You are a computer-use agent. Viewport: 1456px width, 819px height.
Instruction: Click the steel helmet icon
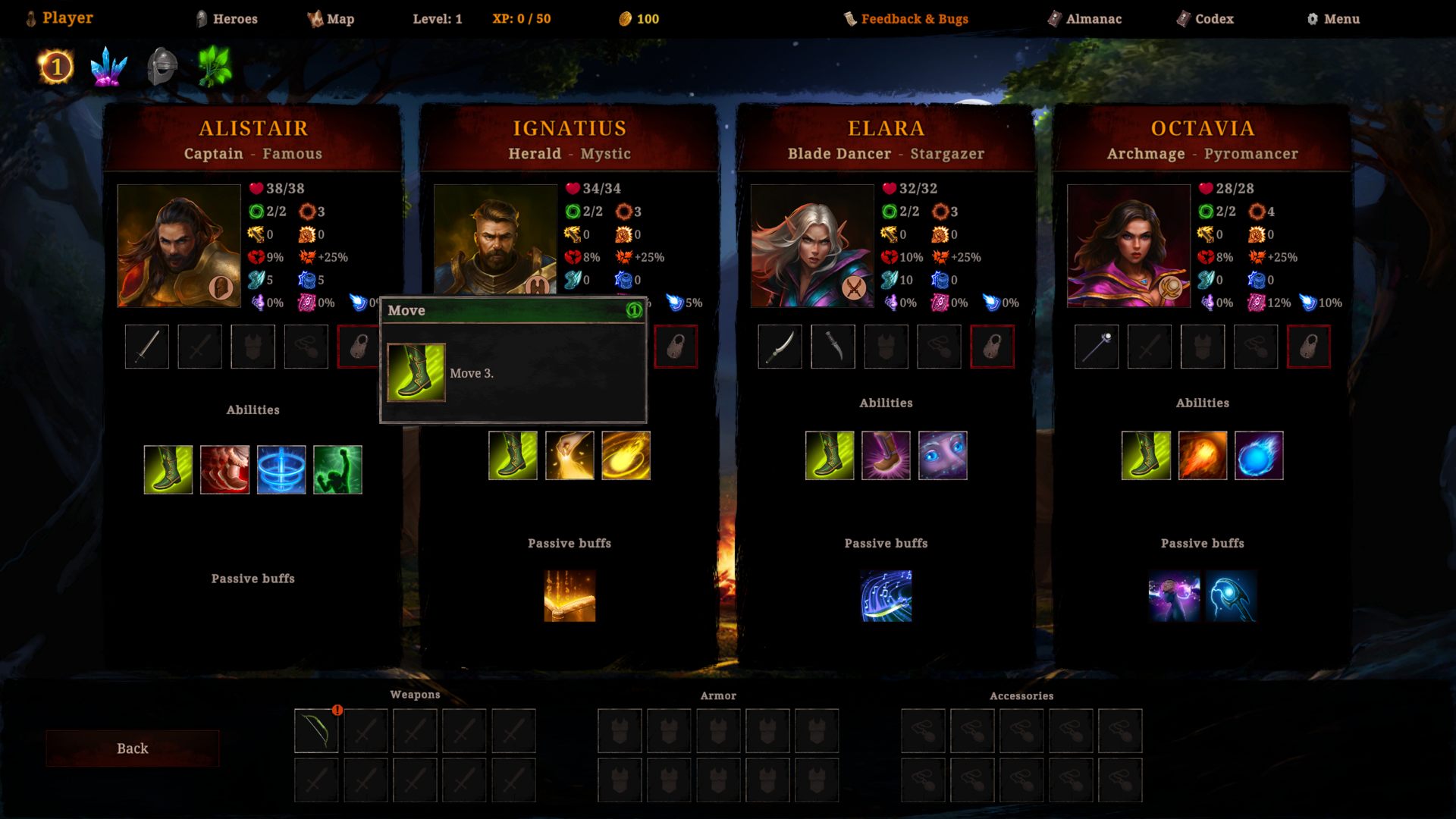click(162, 67)
